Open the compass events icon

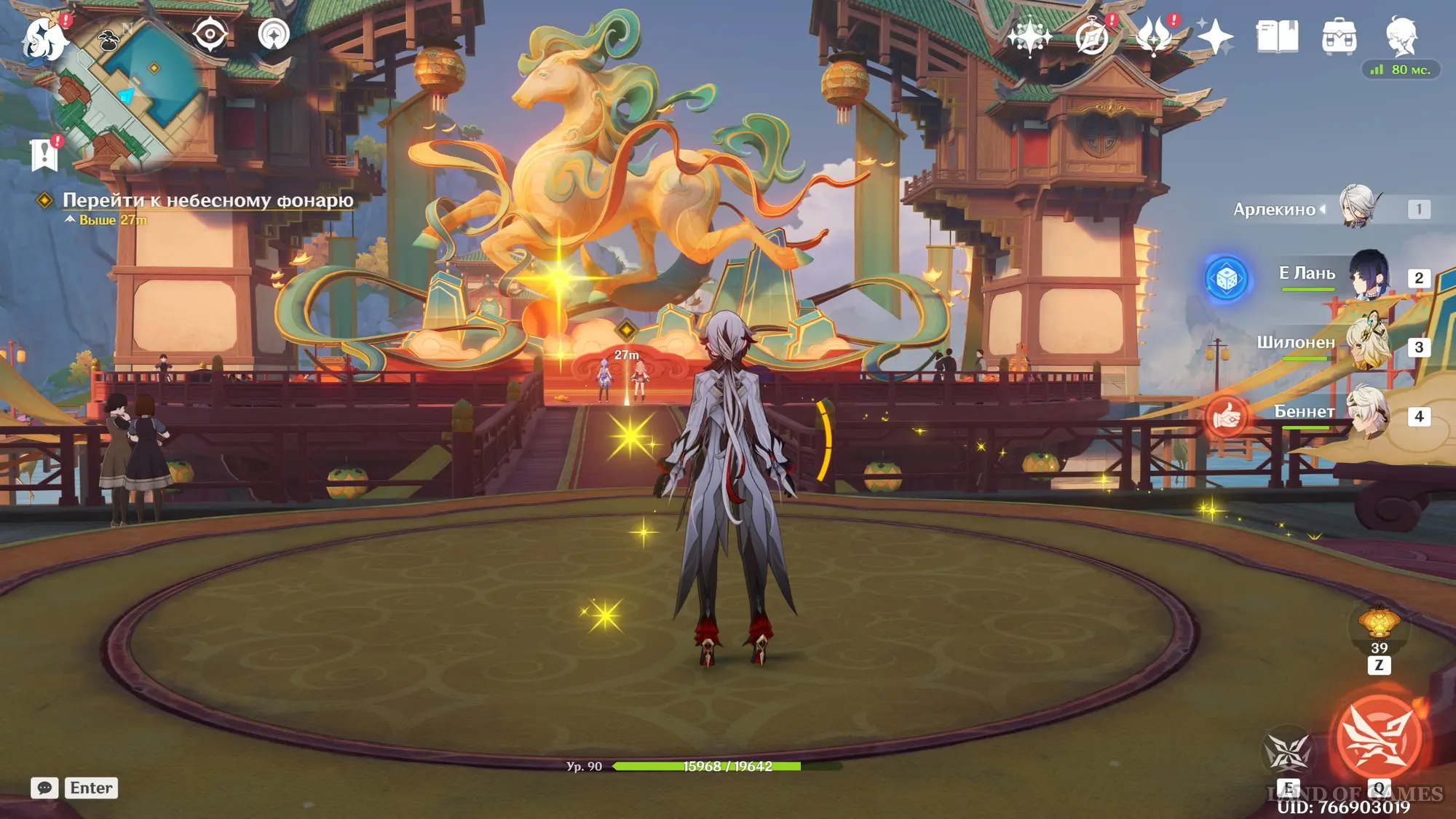[x=1092, y=36]
